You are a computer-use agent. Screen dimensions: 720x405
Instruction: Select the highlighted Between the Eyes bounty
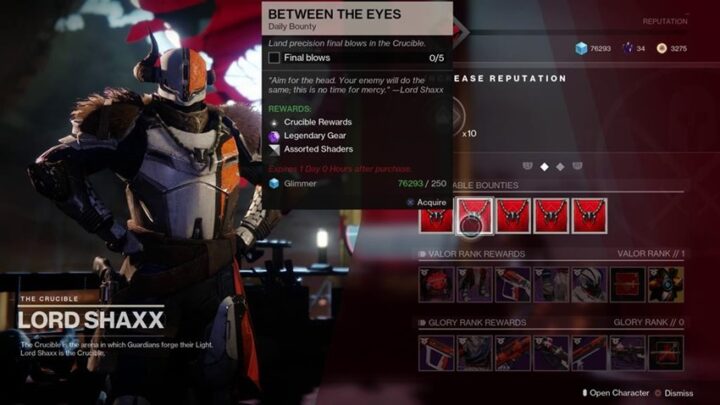(x=474, y=215)
